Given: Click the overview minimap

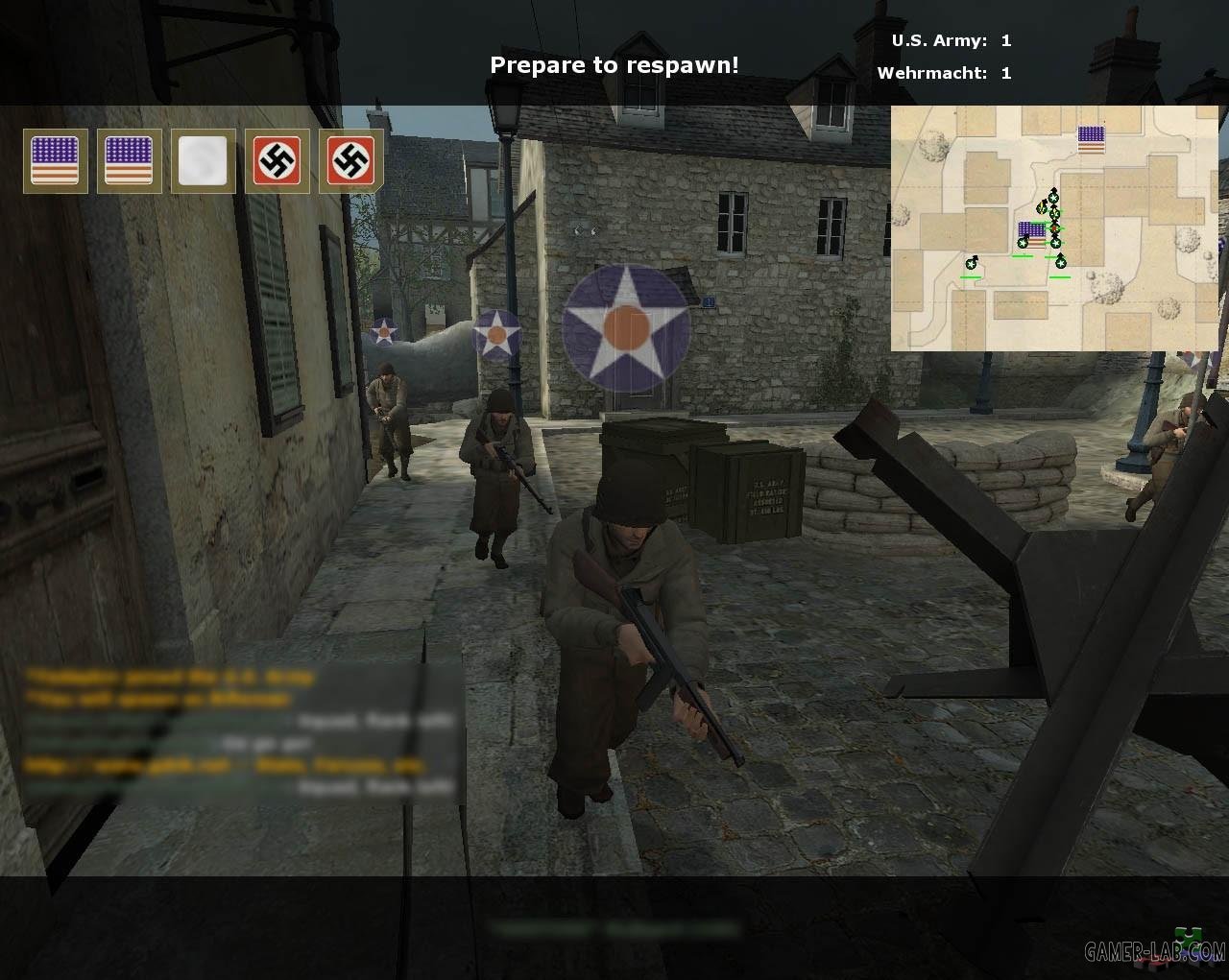Looking at the screenshot, I should point(1054,228).
